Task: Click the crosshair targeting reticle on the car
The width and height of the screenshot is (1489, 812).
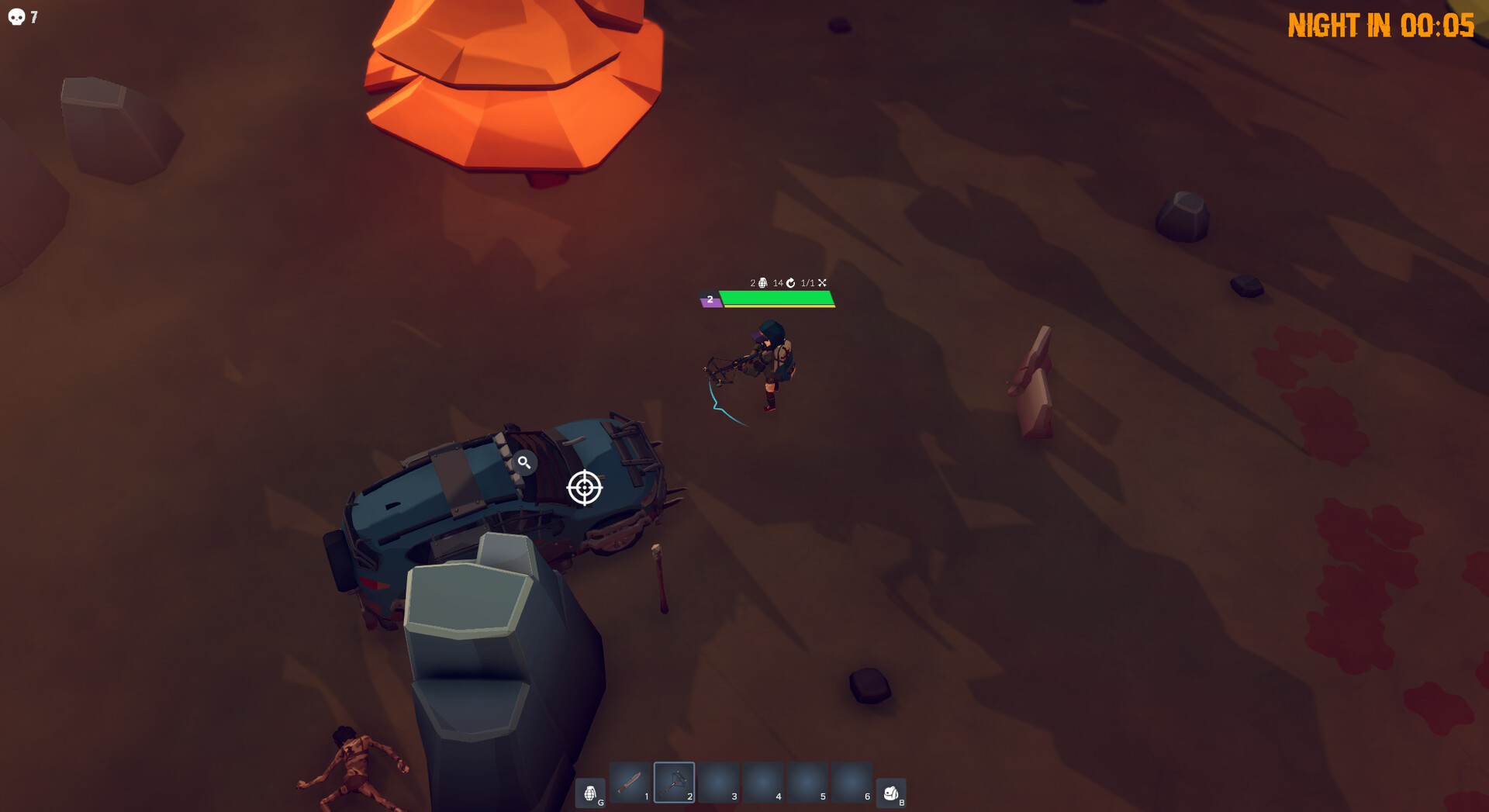Action: pos(586,489)
